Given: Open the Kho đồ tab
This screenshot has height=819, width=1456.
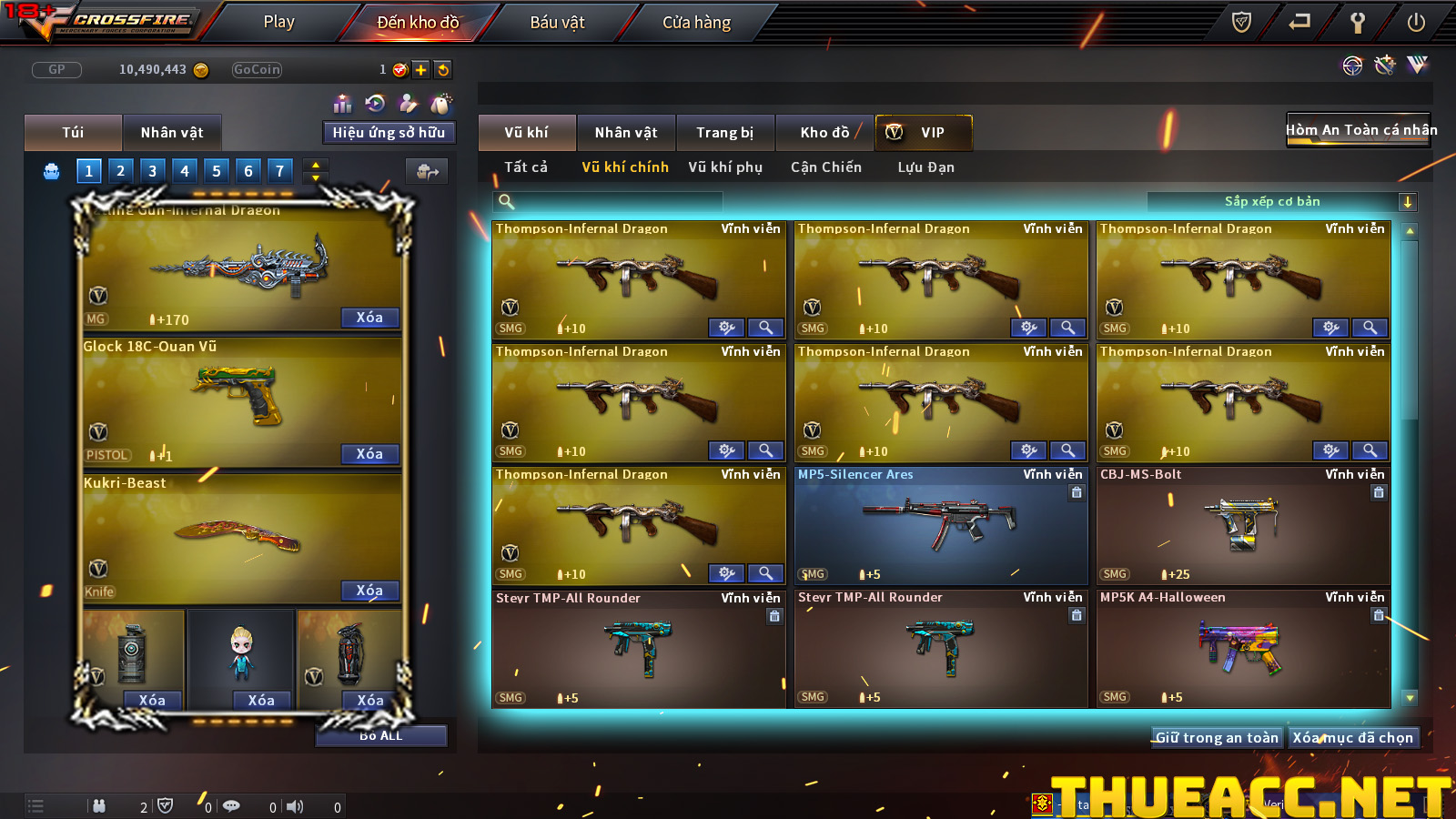Looking at the screenshot, I should pyautogui.click(x=824, y=133).
